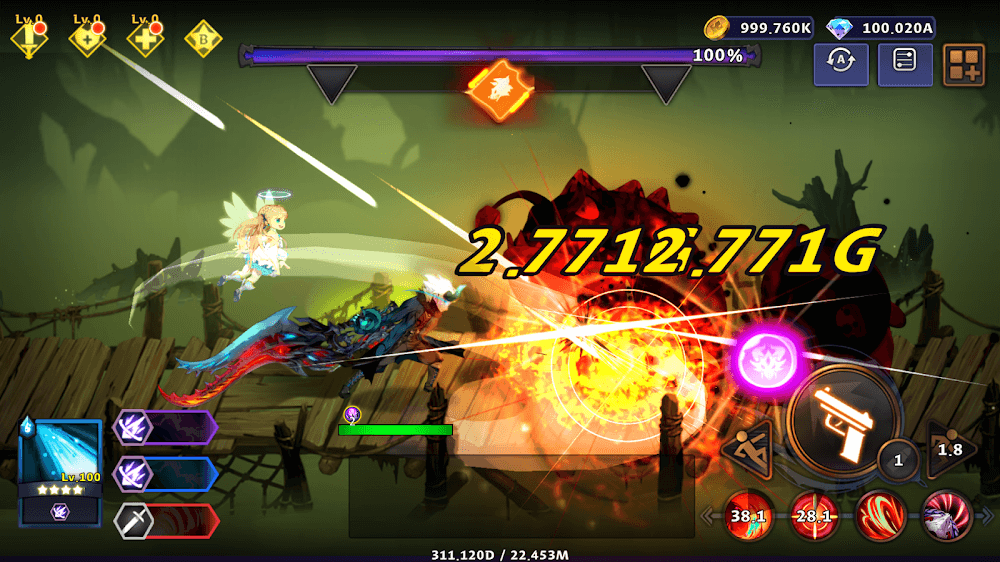The width and height of the screenshot is (1000, 562).
Task: Activate the skill showing 38.1 cooldown
Action: [x=747, y=515]
